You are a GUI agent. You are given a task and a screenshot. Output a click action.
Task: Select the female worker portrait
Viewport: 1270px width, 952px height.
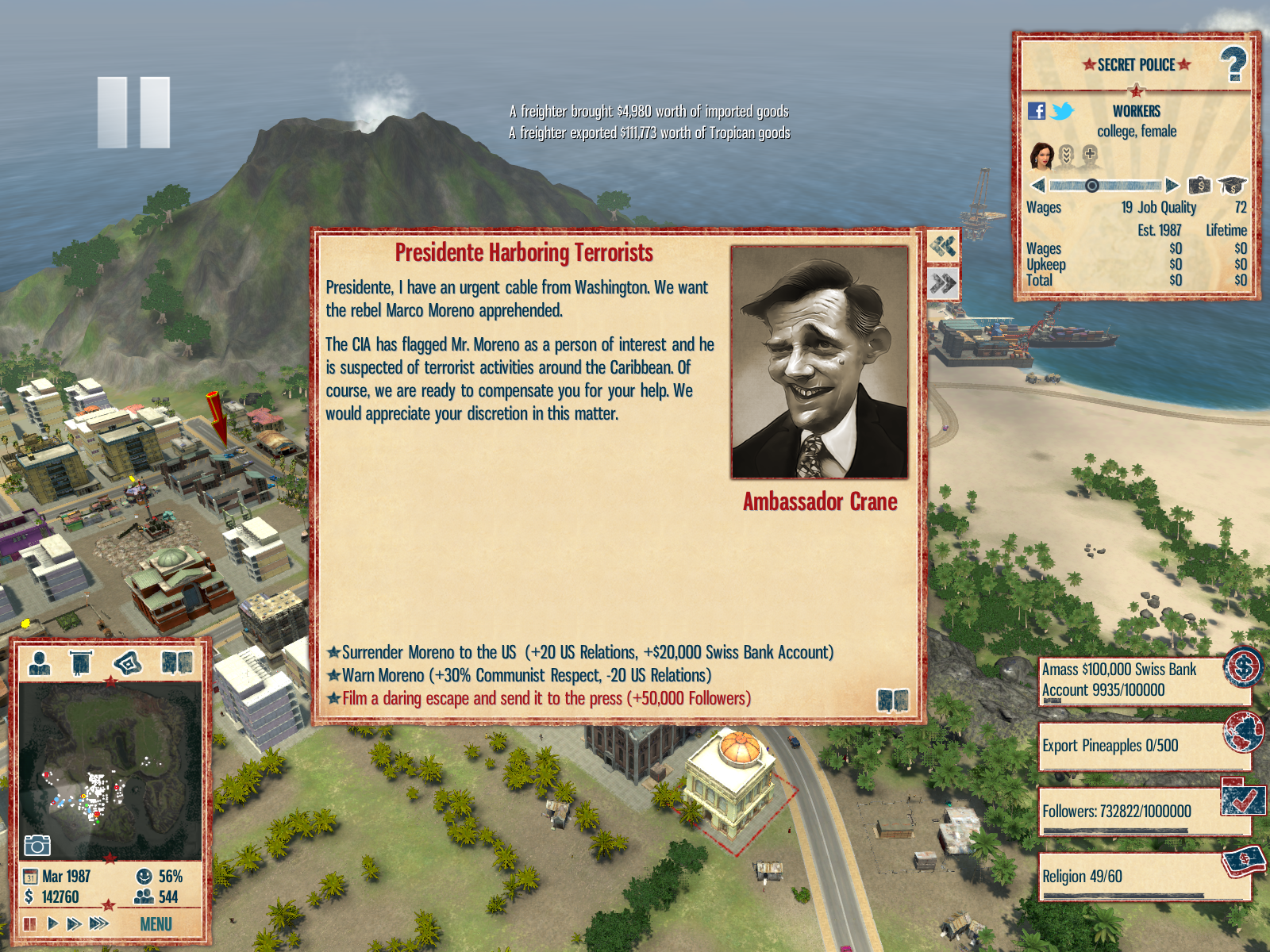point(1041,156)
